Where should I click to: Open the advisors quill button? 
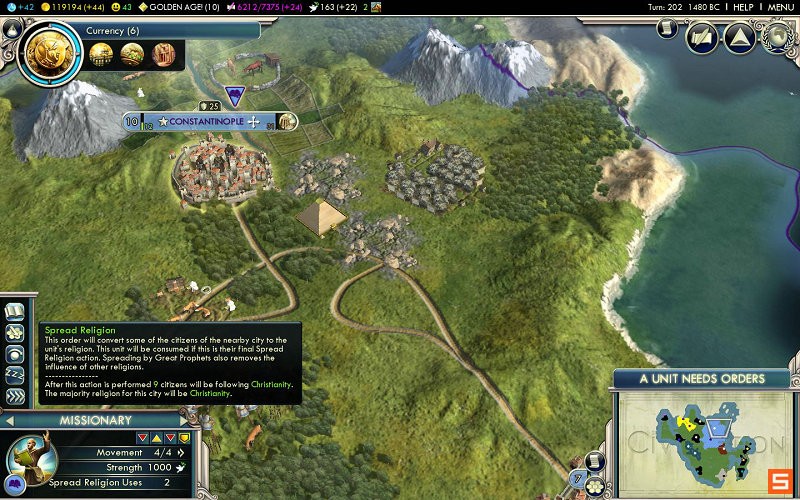coord(702,39)
